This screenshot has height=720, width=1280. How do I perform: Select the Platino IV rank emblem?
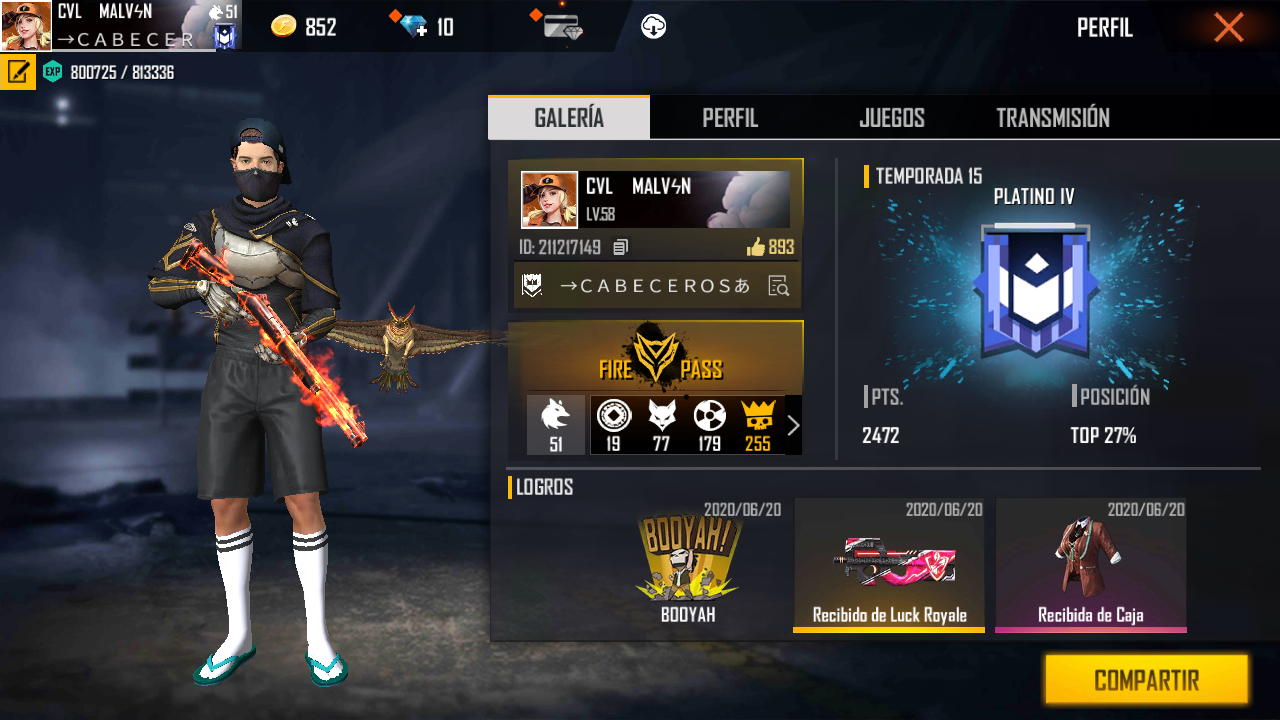1034,290
